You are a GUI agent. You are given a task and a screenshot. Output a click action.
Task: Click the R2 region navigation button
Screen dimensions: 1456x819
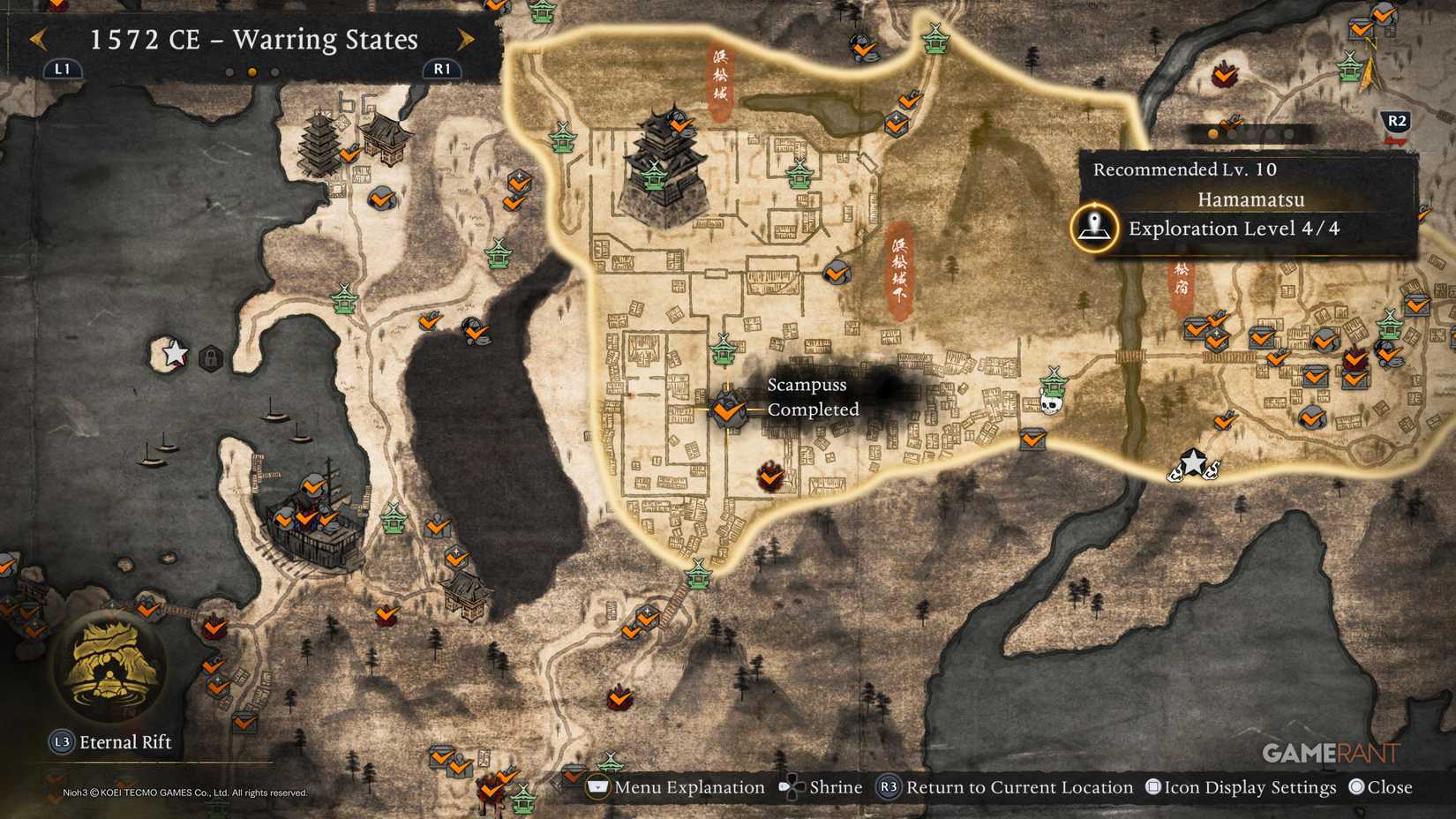coord(1395,122)
